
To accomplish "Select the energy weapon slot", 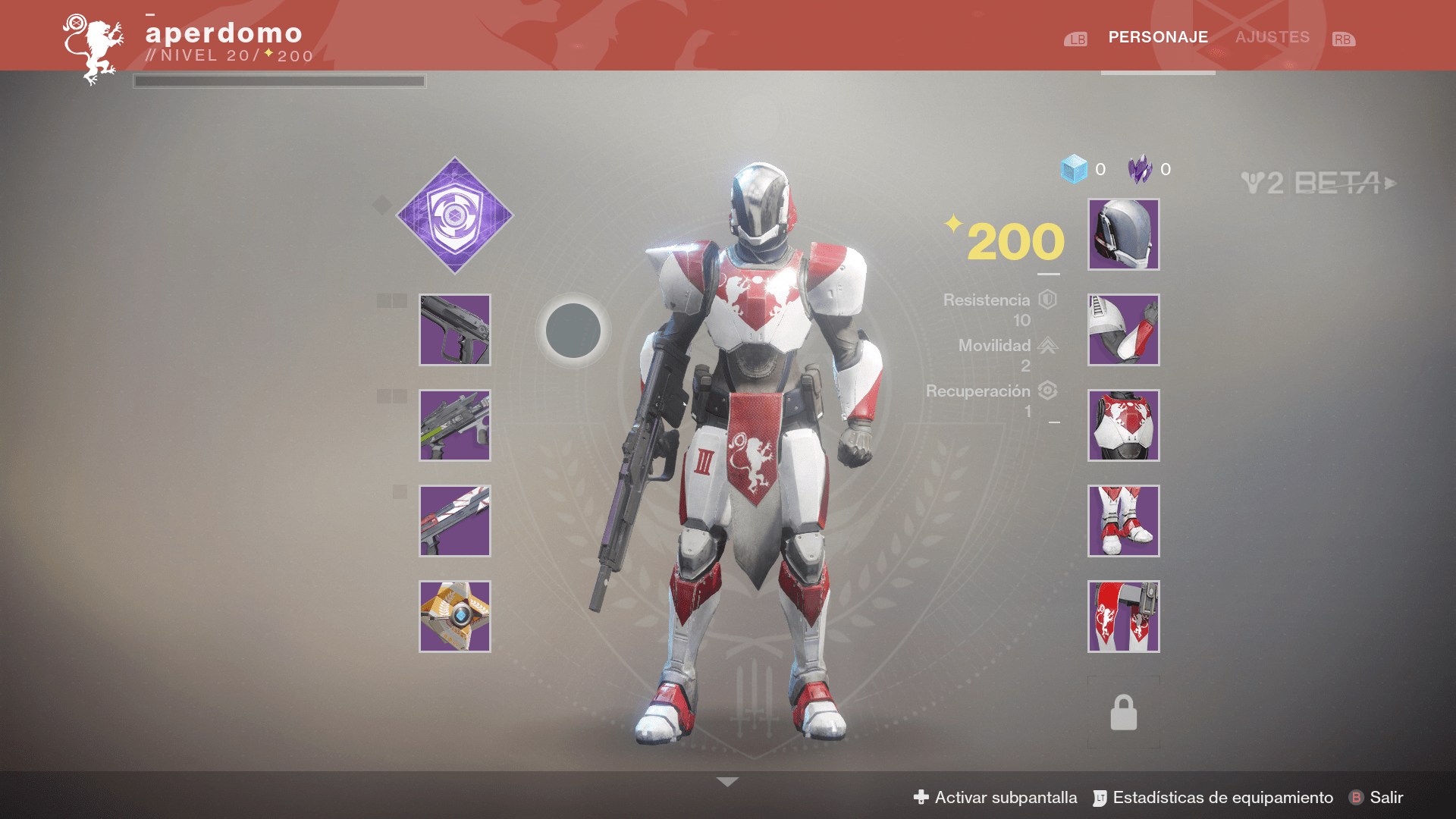I will tap(455, 425).
